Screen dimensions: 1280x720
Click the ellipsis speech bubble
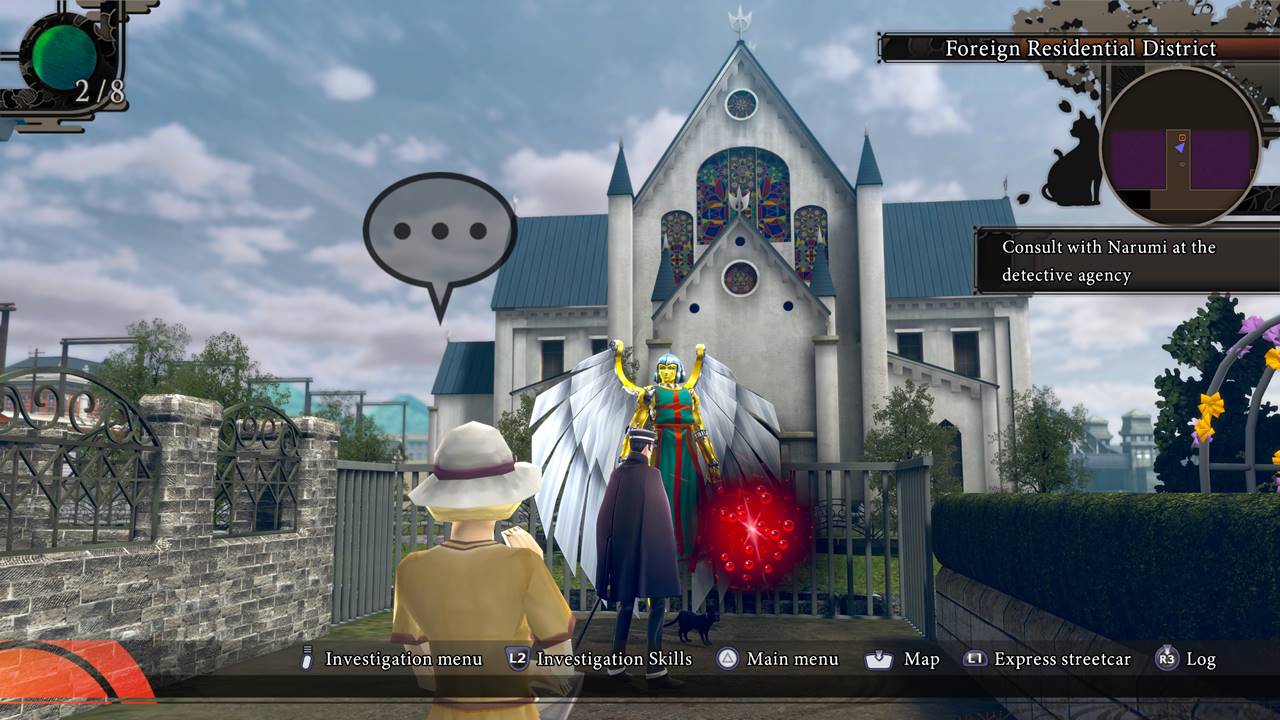[x=440, y=234]
